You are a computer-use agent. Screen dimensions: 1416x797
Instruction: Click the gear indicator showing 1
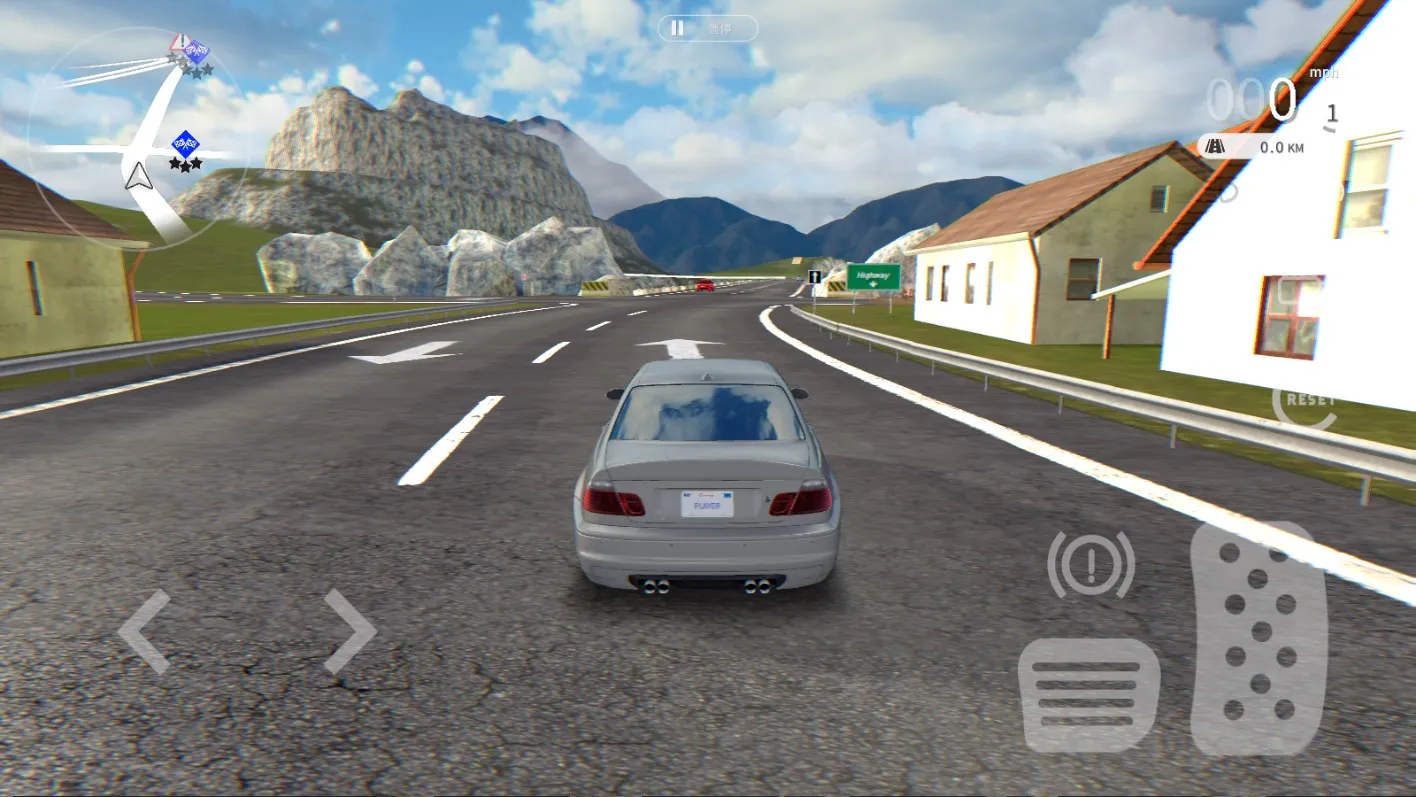(x=1330, y=113)
